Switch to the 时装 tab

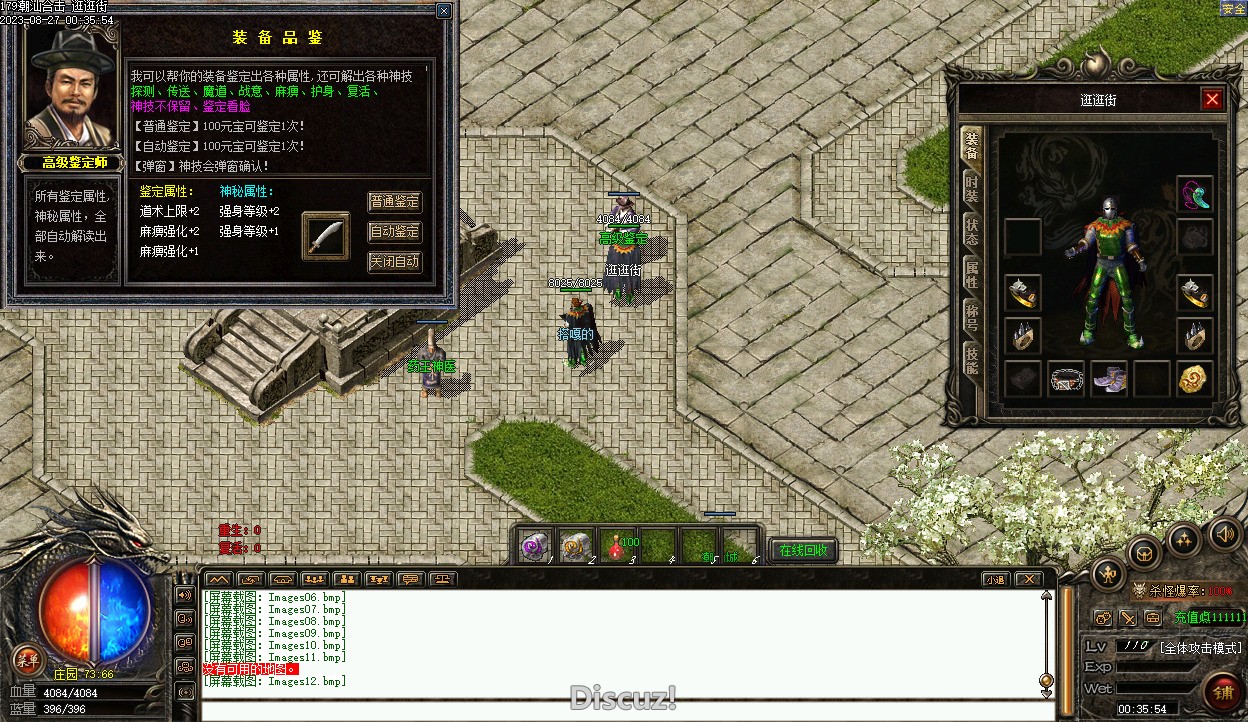click(x=971, y=187)
